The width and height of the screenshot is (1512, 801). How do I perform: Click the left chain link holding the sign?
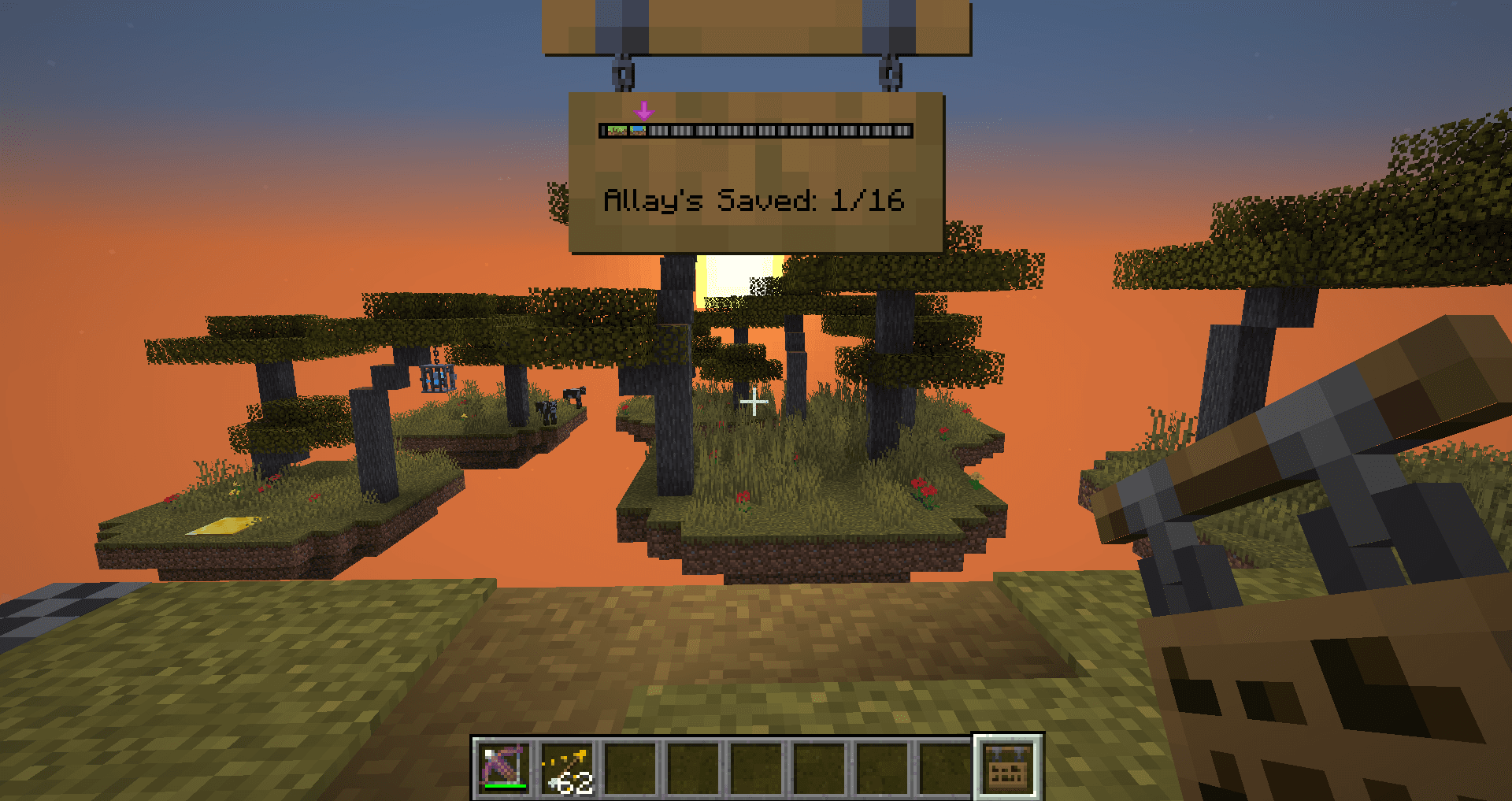(622, 75)
